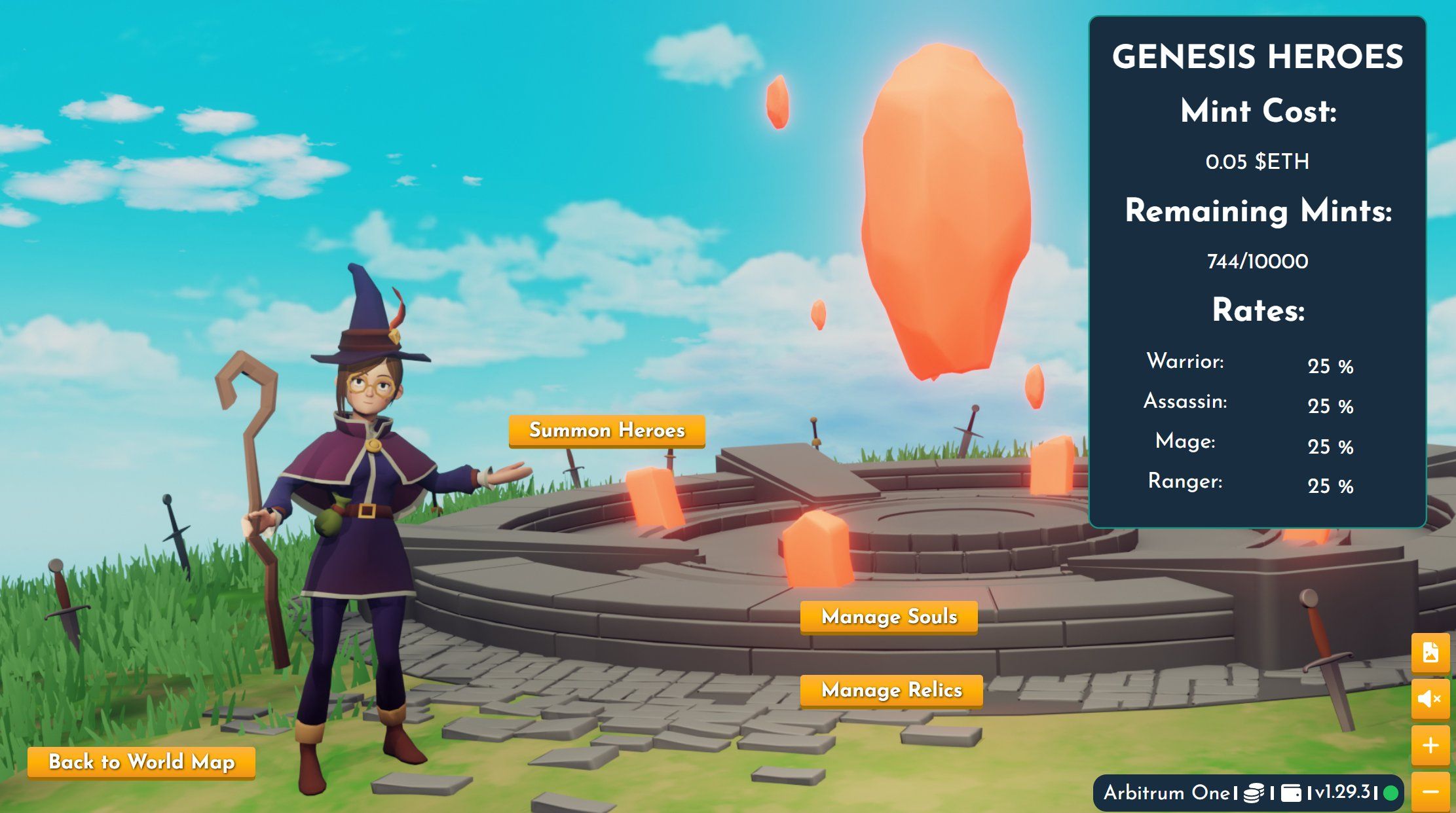Toggle the muted speaker sound button

tap(1430, 699)
